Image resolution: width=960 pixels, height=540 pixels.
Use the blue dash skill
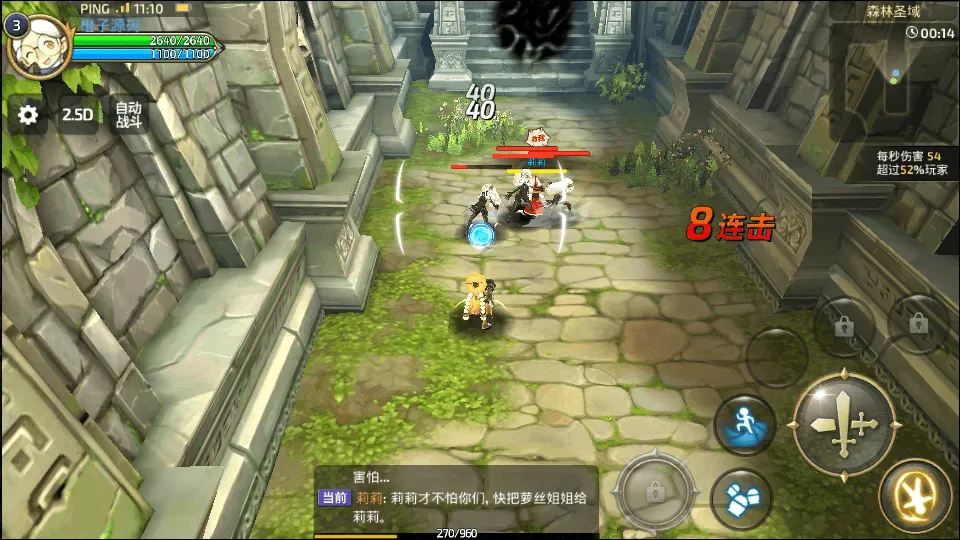point(744,423)
